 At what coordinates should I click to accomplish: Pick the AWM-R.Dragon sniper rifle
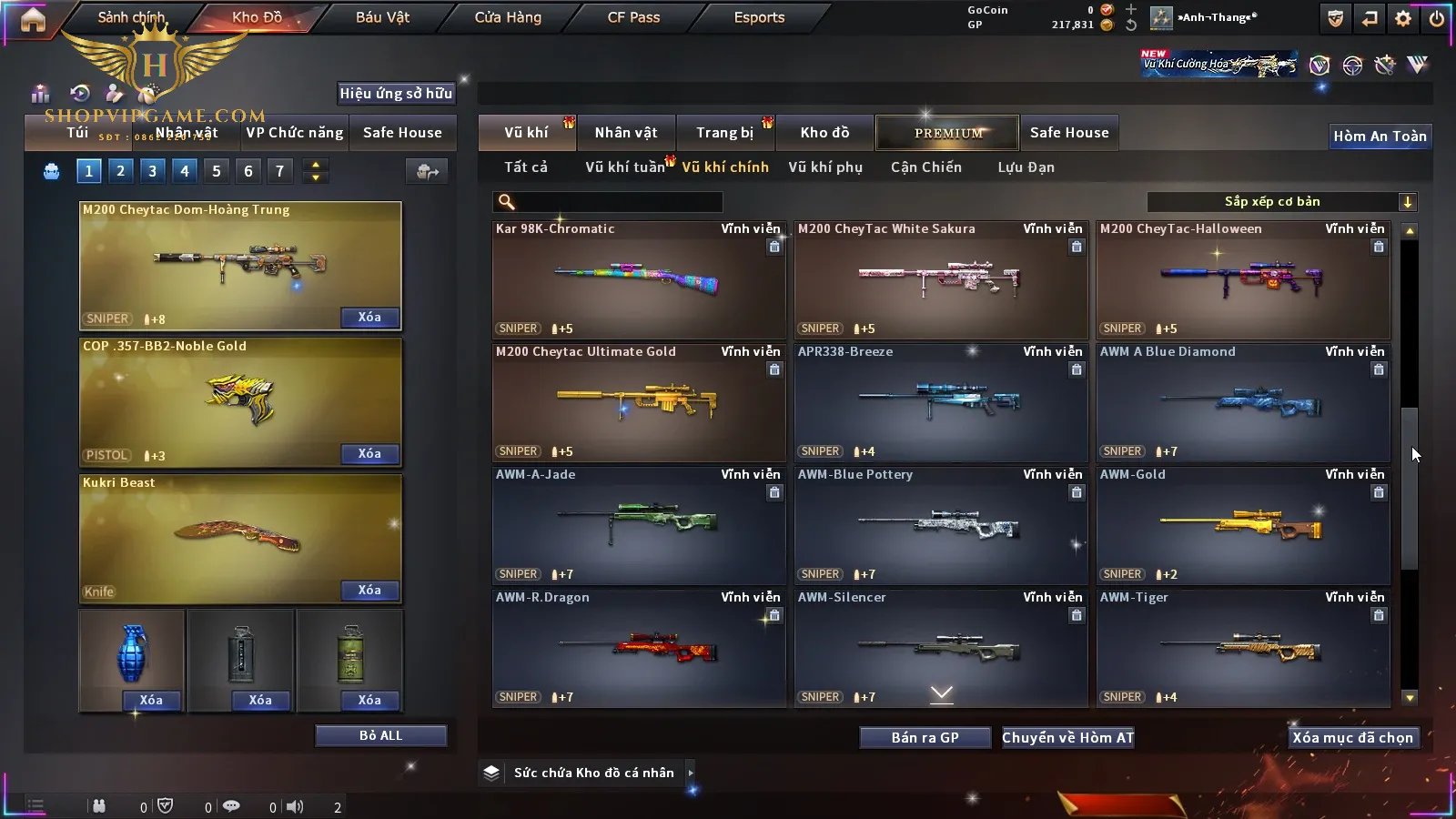pos(638,649)
